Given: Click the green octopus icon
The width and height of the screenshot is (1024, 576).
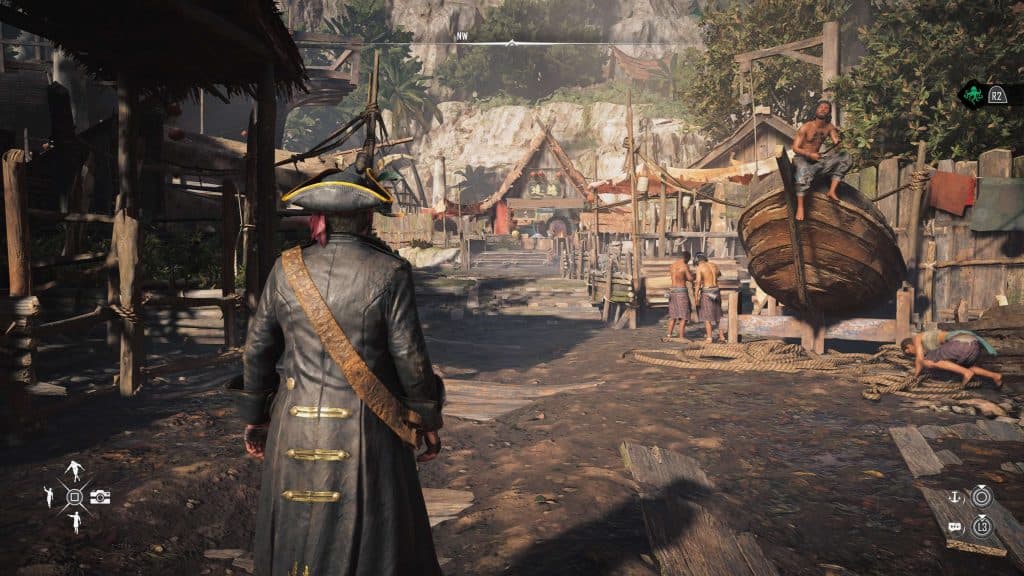Looking at the screenshot, I should click(972, 95).
